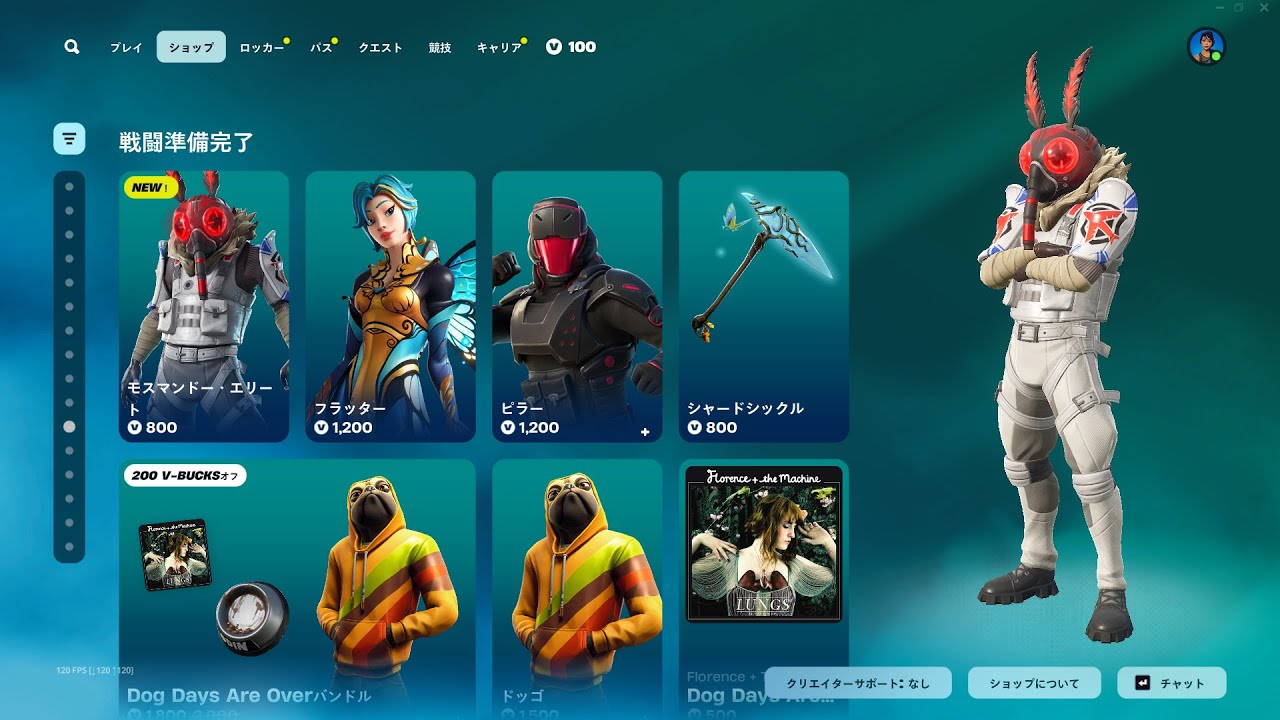Viewport: 1280px width, 720px height.
Task: Switch to the 競技 tab
Action: tap(440, 47)
